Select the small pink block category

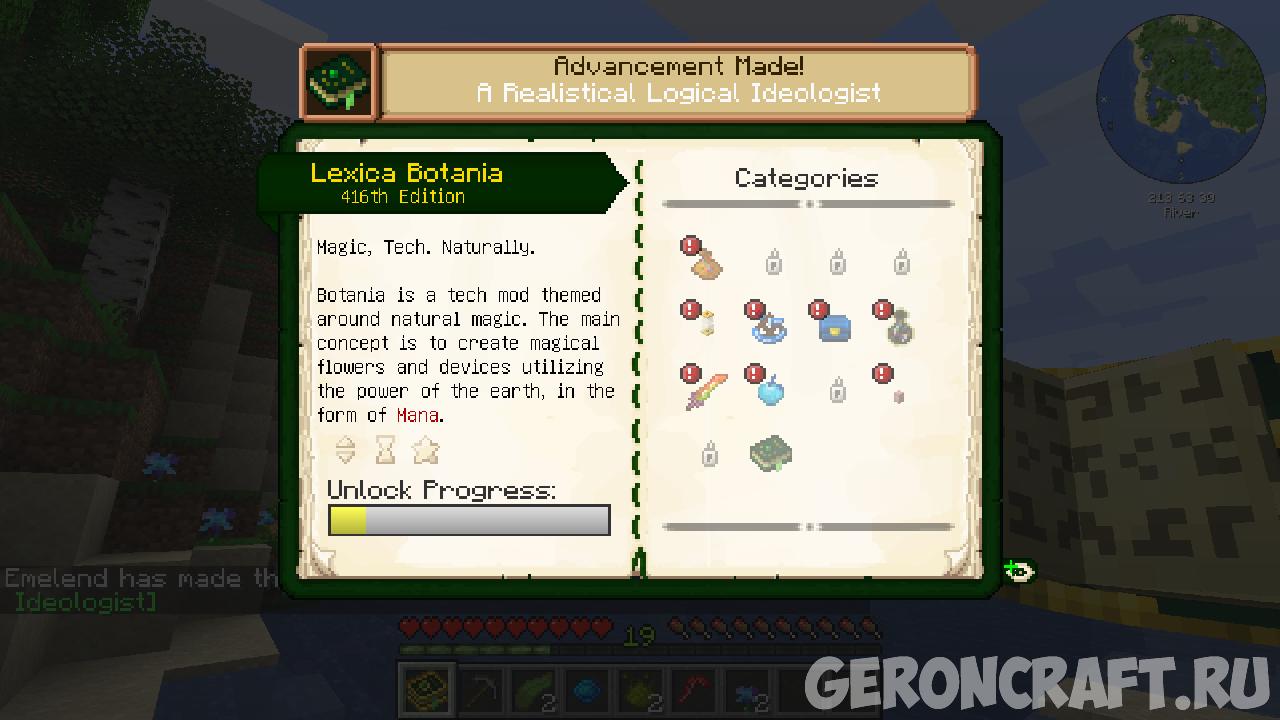897,394
